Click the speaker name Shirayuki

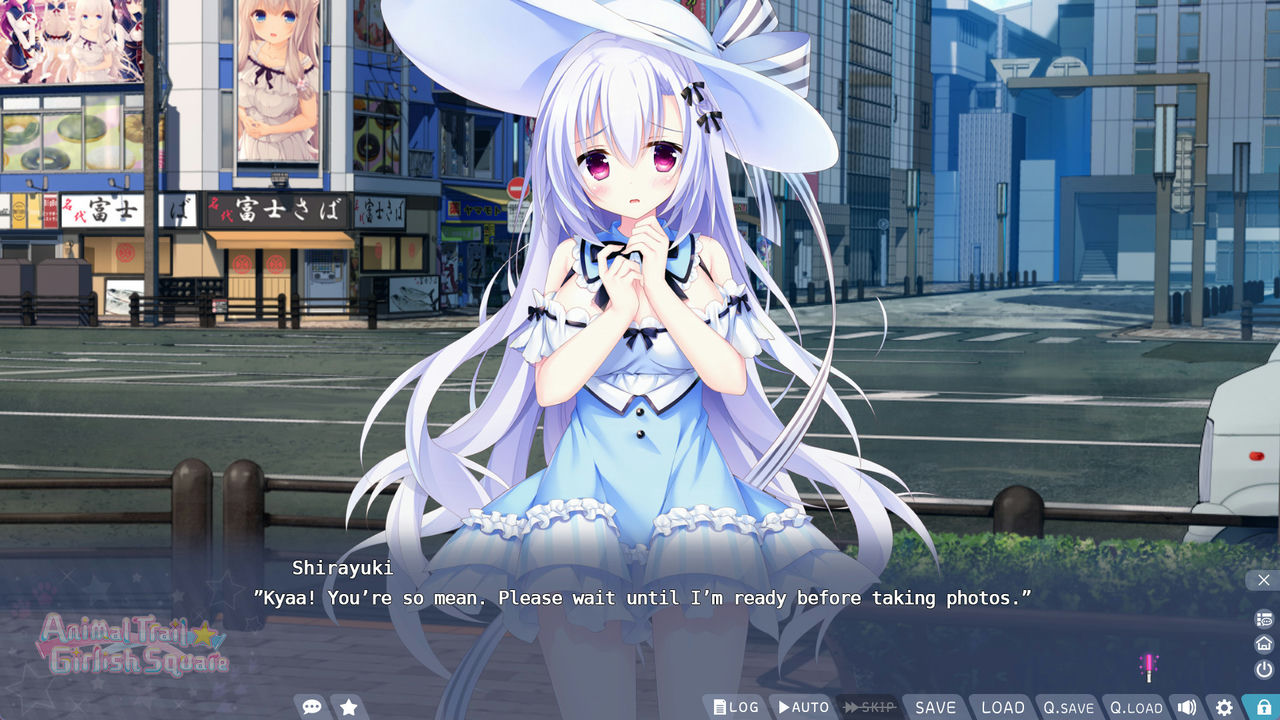pyautogui.click(x=344, y=568)
